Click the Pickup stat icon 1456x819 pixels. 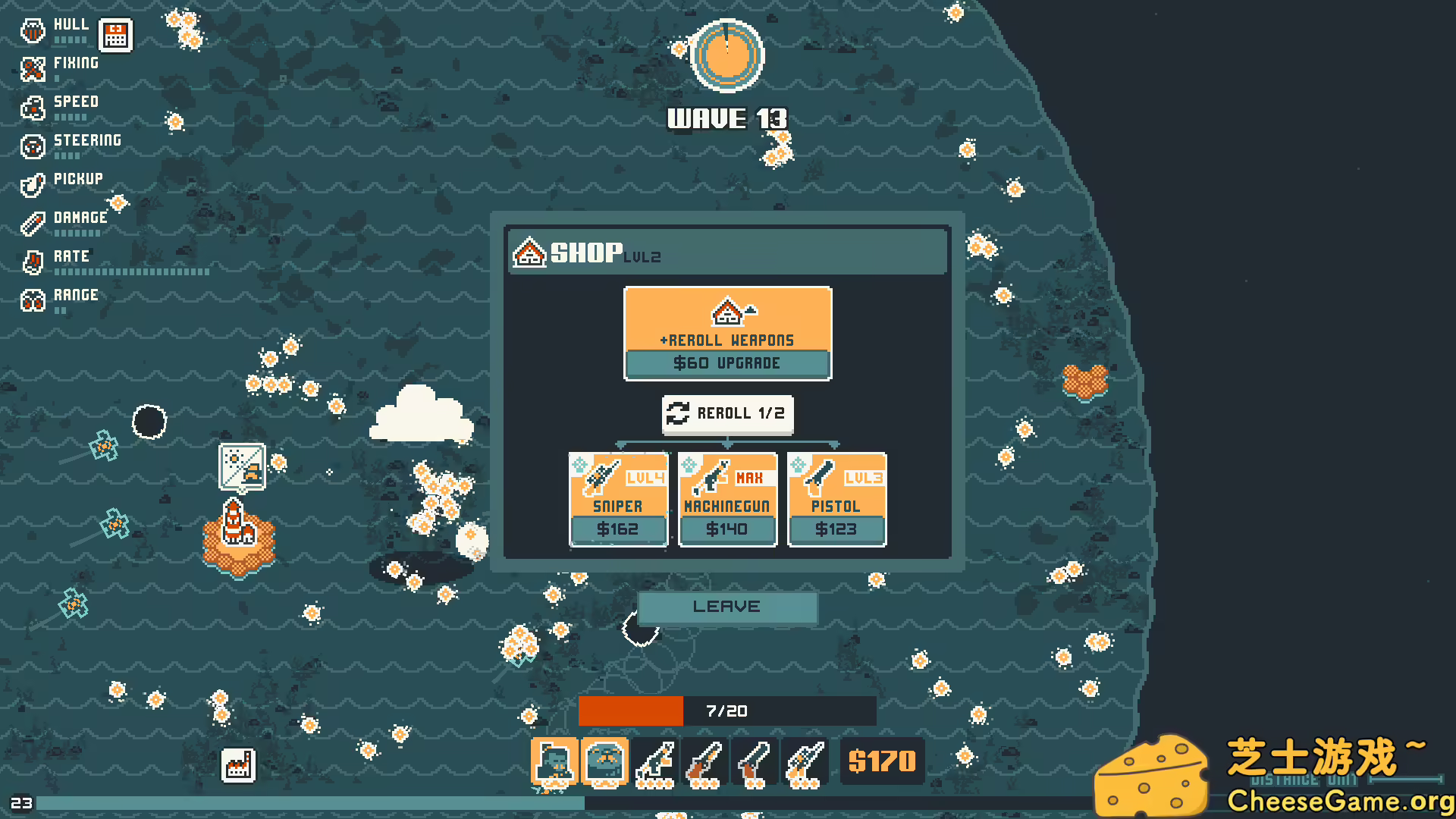click(x=32, y=185)
